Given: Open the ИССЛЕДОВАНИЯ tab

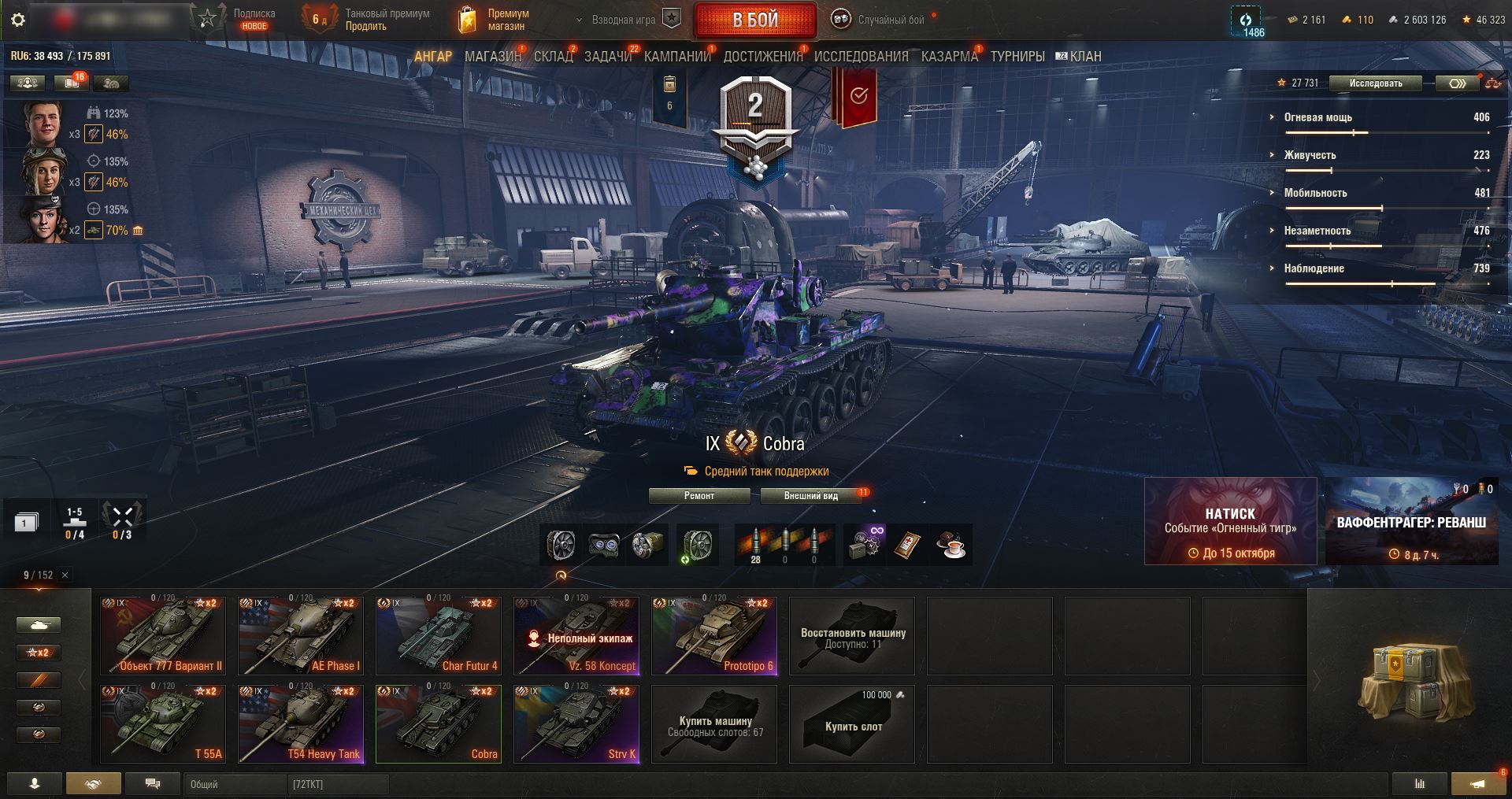Looking at the screenshot, I should click(861, 57).
